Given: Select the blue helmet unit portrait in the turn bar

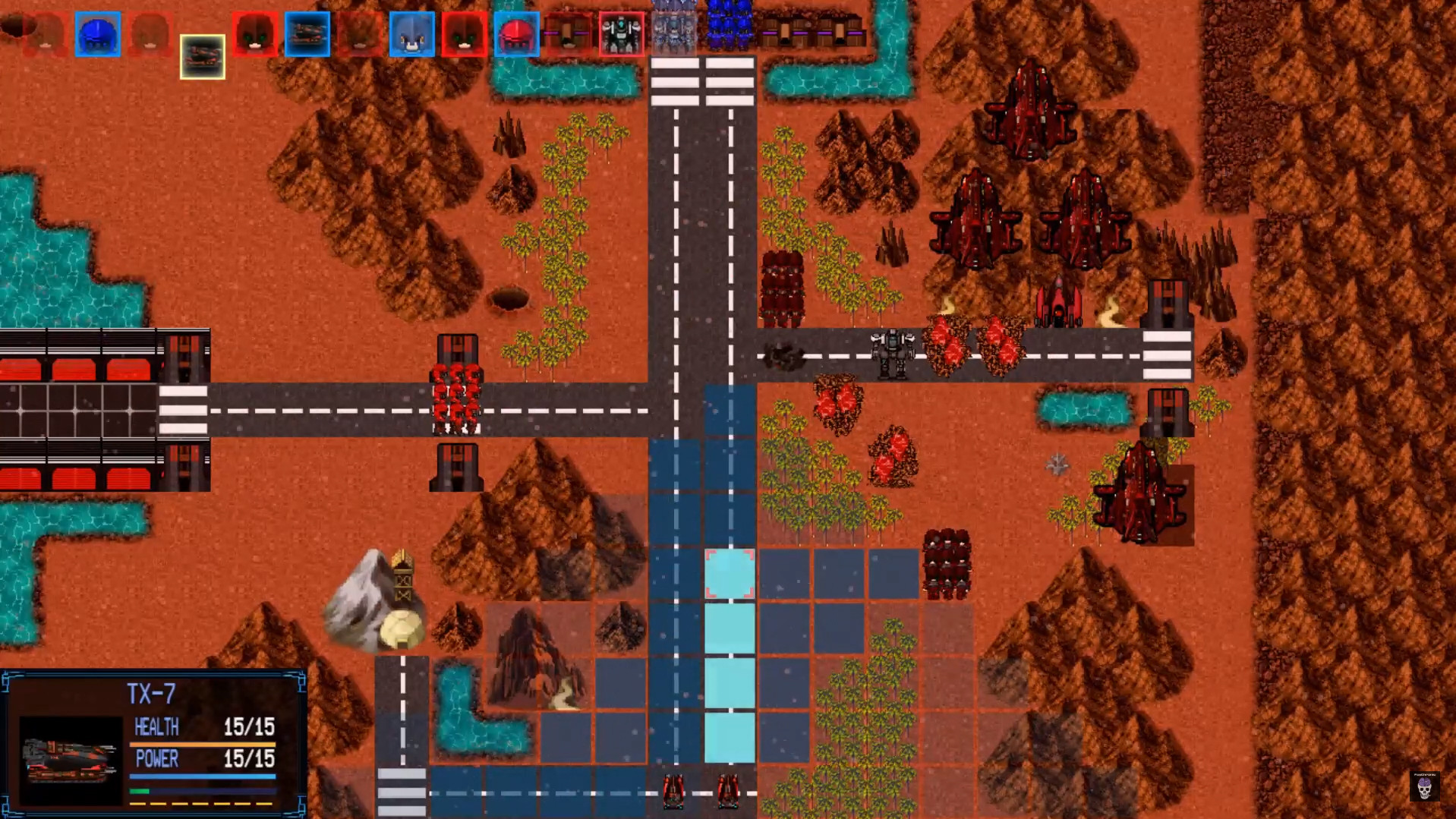Looking at the screenshot, I should [x=97, y=34].
